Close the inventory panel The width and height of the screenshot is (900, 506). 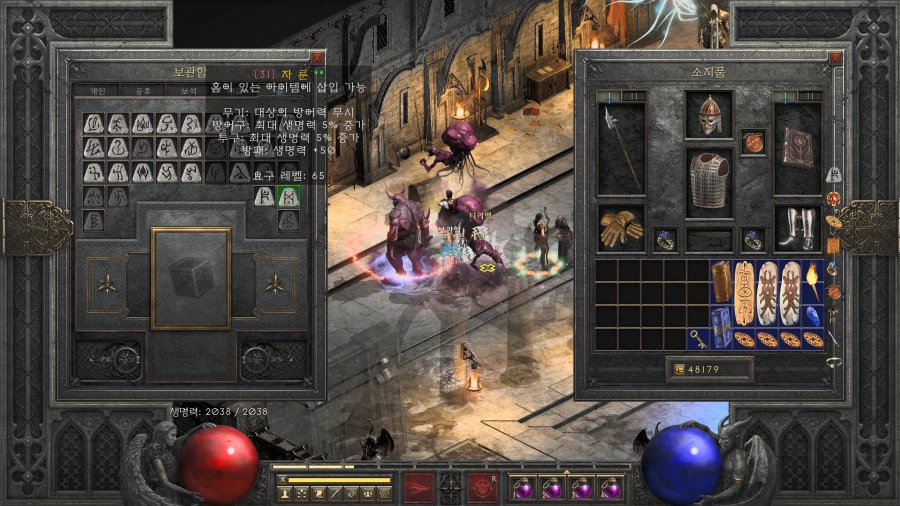point(836,59)
